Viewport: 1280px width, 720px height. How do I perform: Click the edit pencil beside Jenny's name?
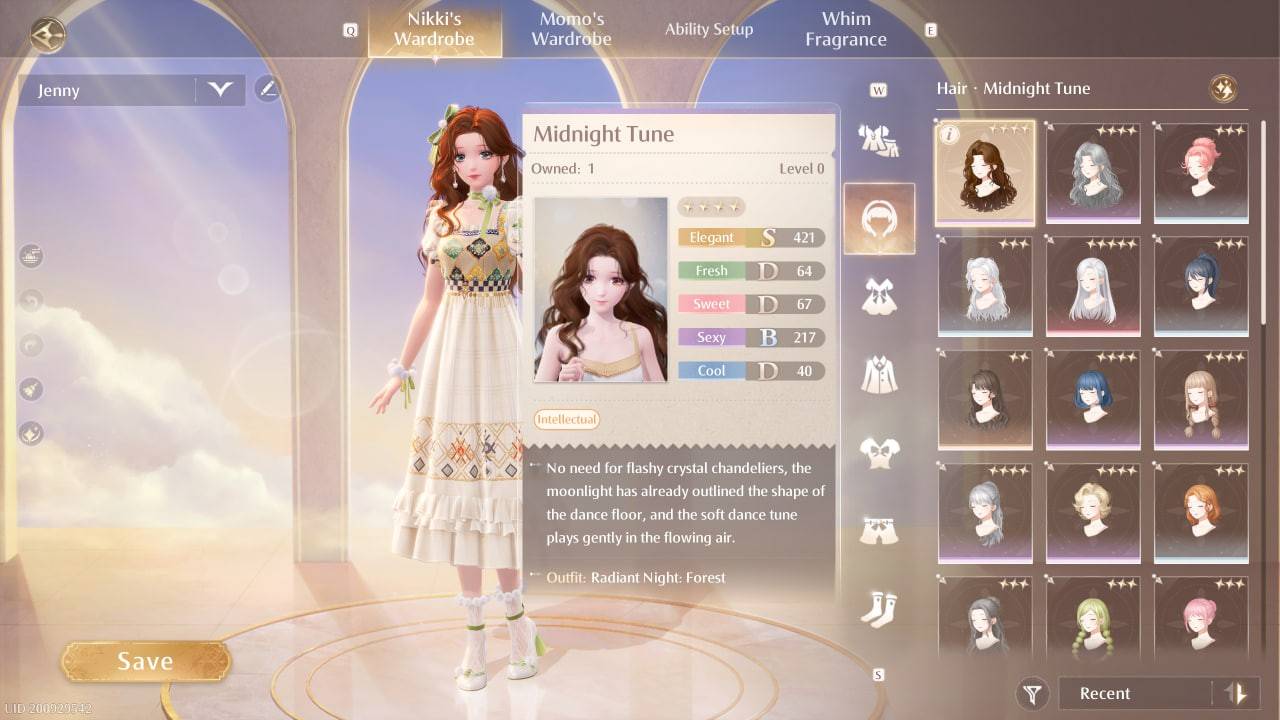click(266, 89)
